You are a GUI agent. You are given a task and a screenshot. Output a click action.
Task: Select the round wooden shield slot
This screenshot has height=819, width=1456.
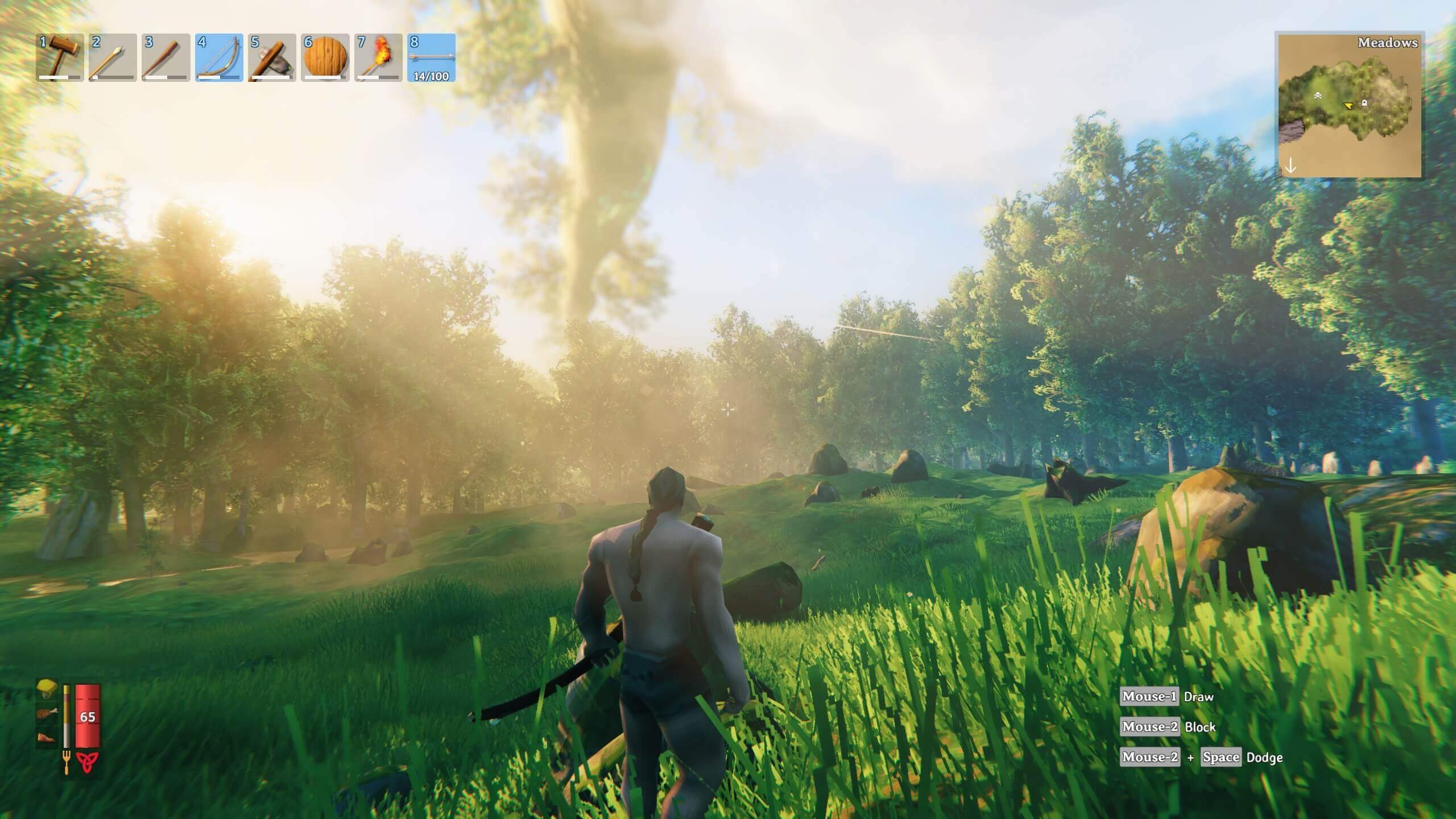coord(325,57)
